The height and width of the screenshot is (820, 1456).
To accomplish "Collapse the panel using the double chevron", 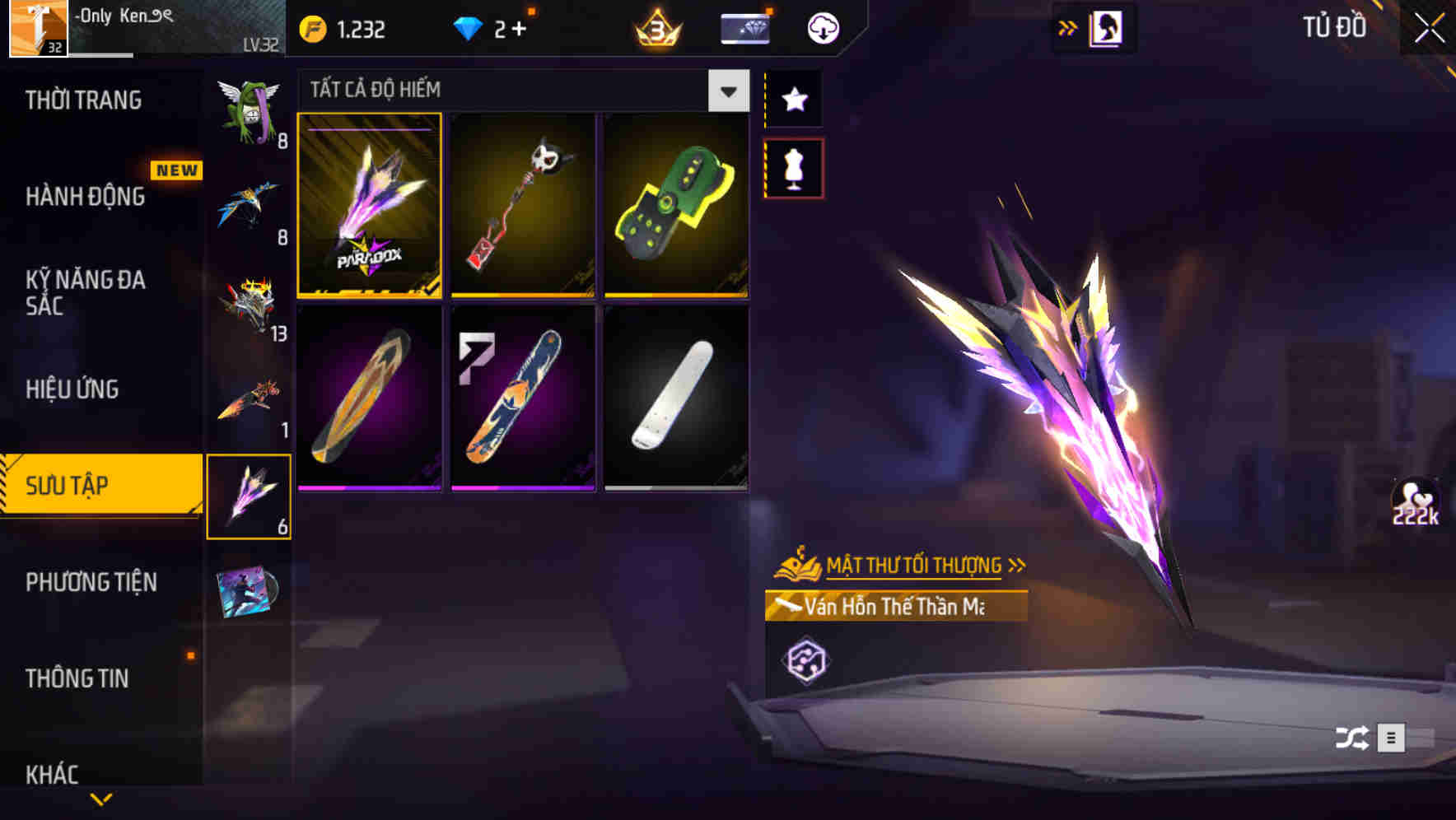I will pos(1066,27).
